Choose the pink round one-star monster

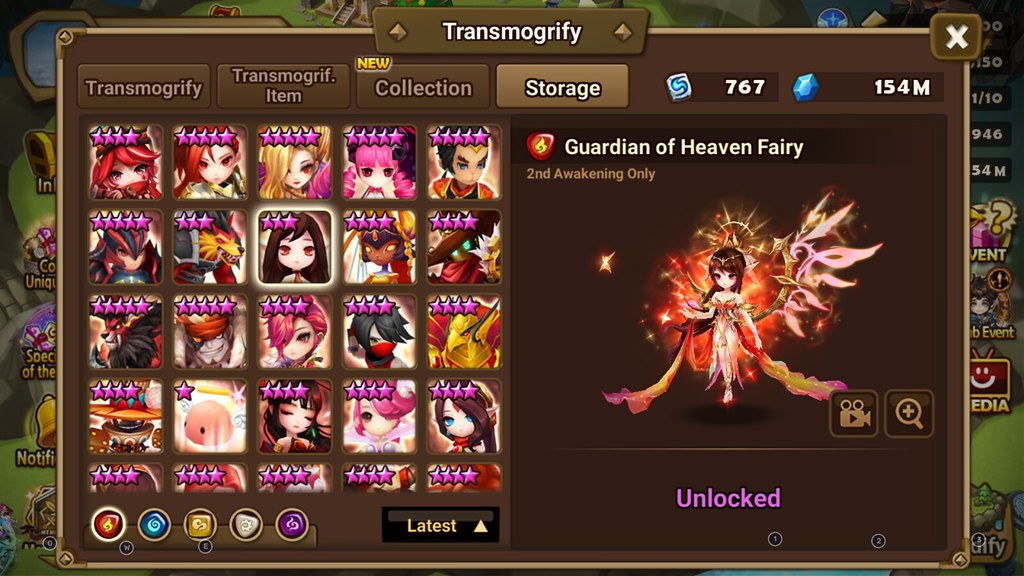click(x=210, y=415)
